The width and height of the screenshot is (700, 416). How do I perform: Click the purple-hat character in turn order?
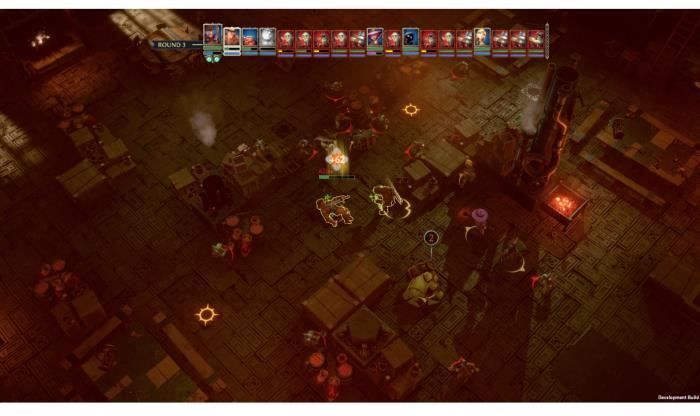[x=375, y=39]
